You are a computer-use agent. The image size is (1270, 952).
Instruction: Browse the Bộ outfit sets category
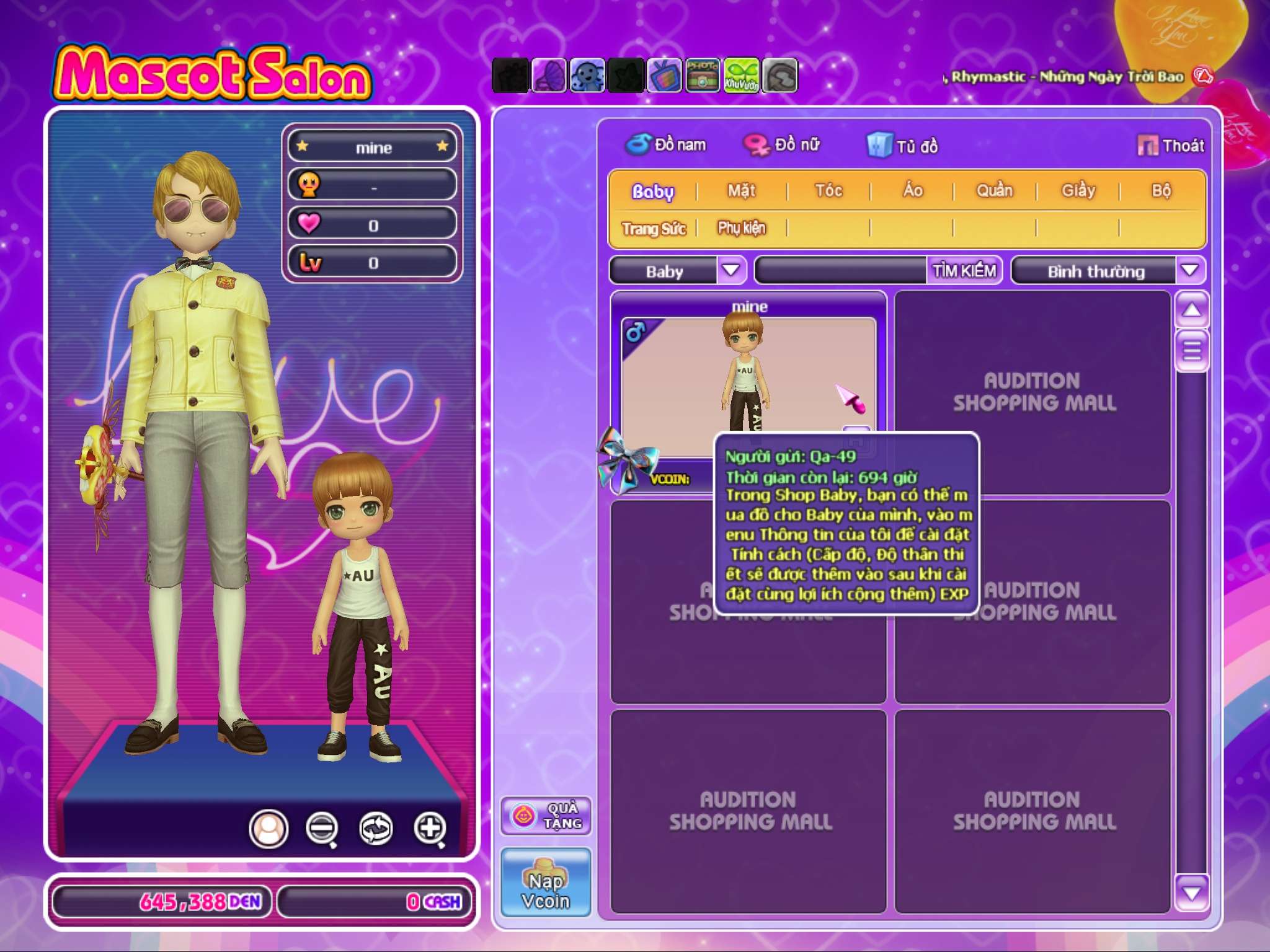click(x=1161, y=191)
